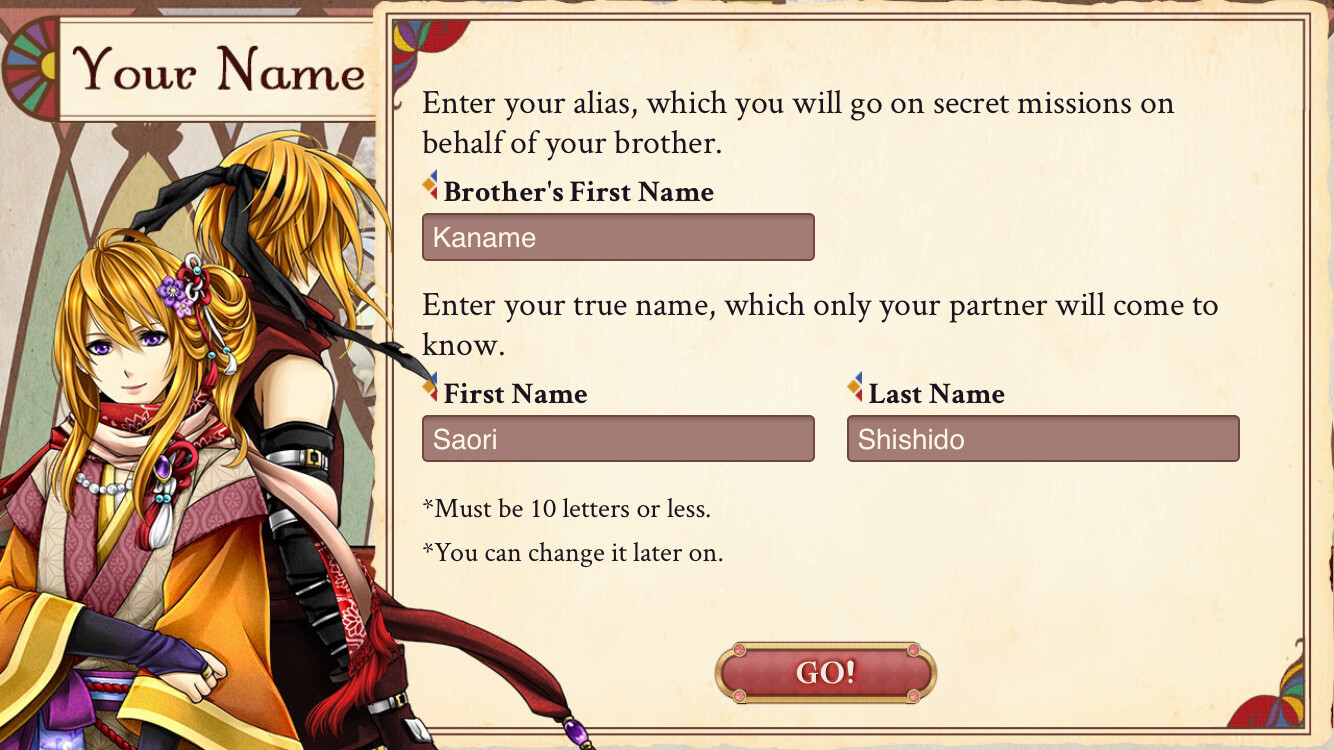The height and width of the screenshot is (750, 1334).
Task: Select the Last Name field containing Shishido
Action: point(1043,438)
